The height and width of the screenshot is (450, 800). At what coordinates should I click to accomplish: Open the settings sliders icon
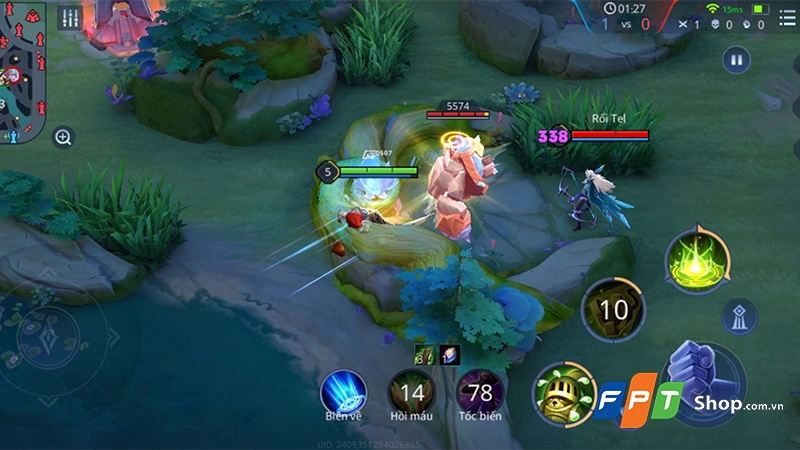70,18
